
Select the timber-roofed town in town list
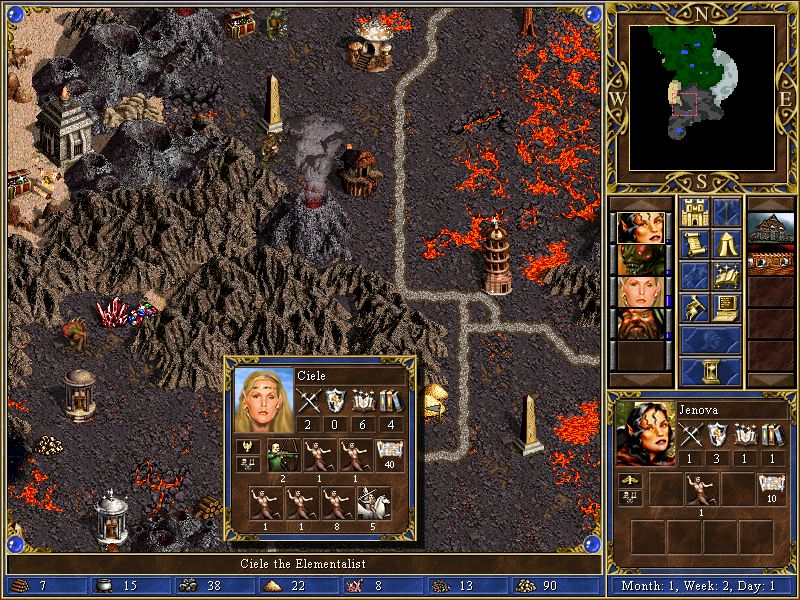tap(770, 227)
